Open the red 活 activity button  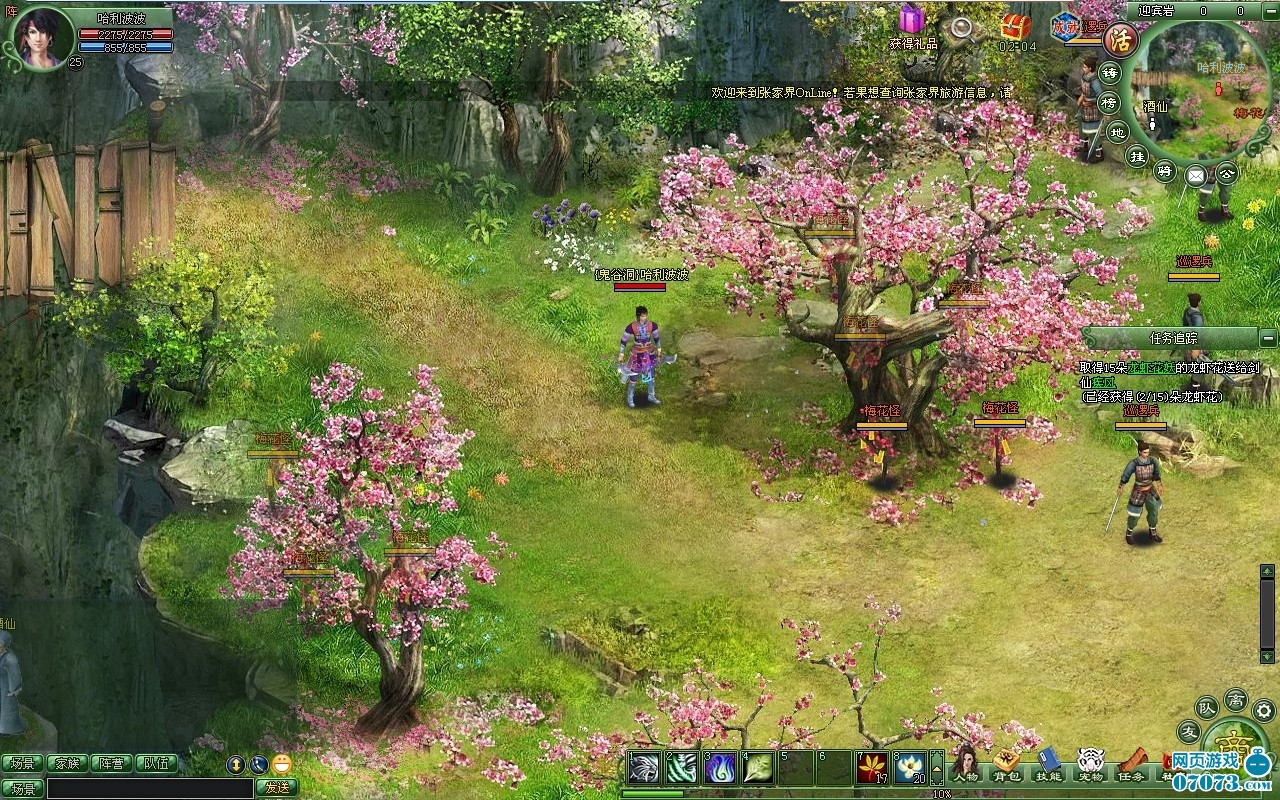(1121, 41)
